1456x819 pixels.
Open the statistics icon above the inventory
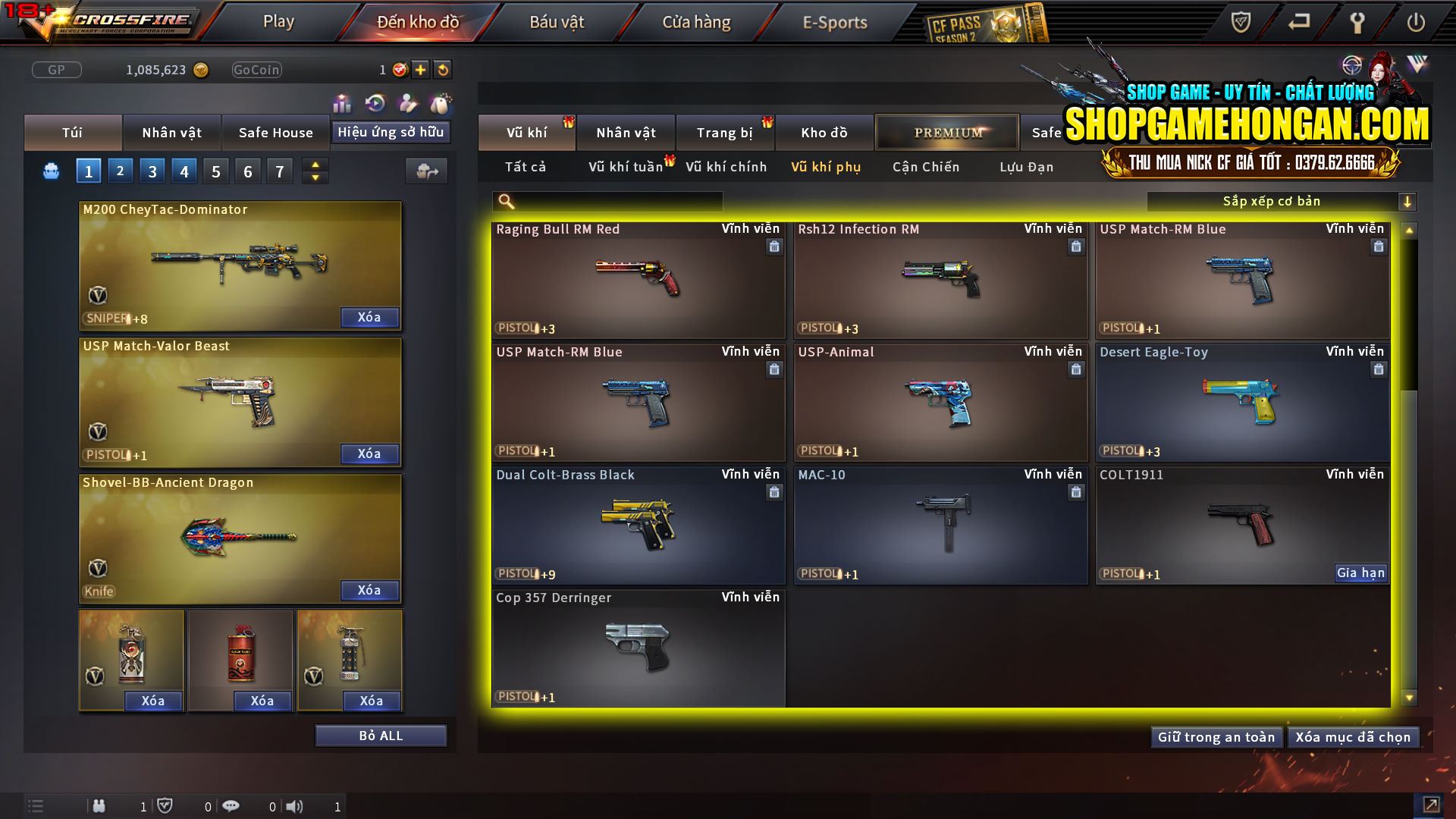(x=342, y=102)
